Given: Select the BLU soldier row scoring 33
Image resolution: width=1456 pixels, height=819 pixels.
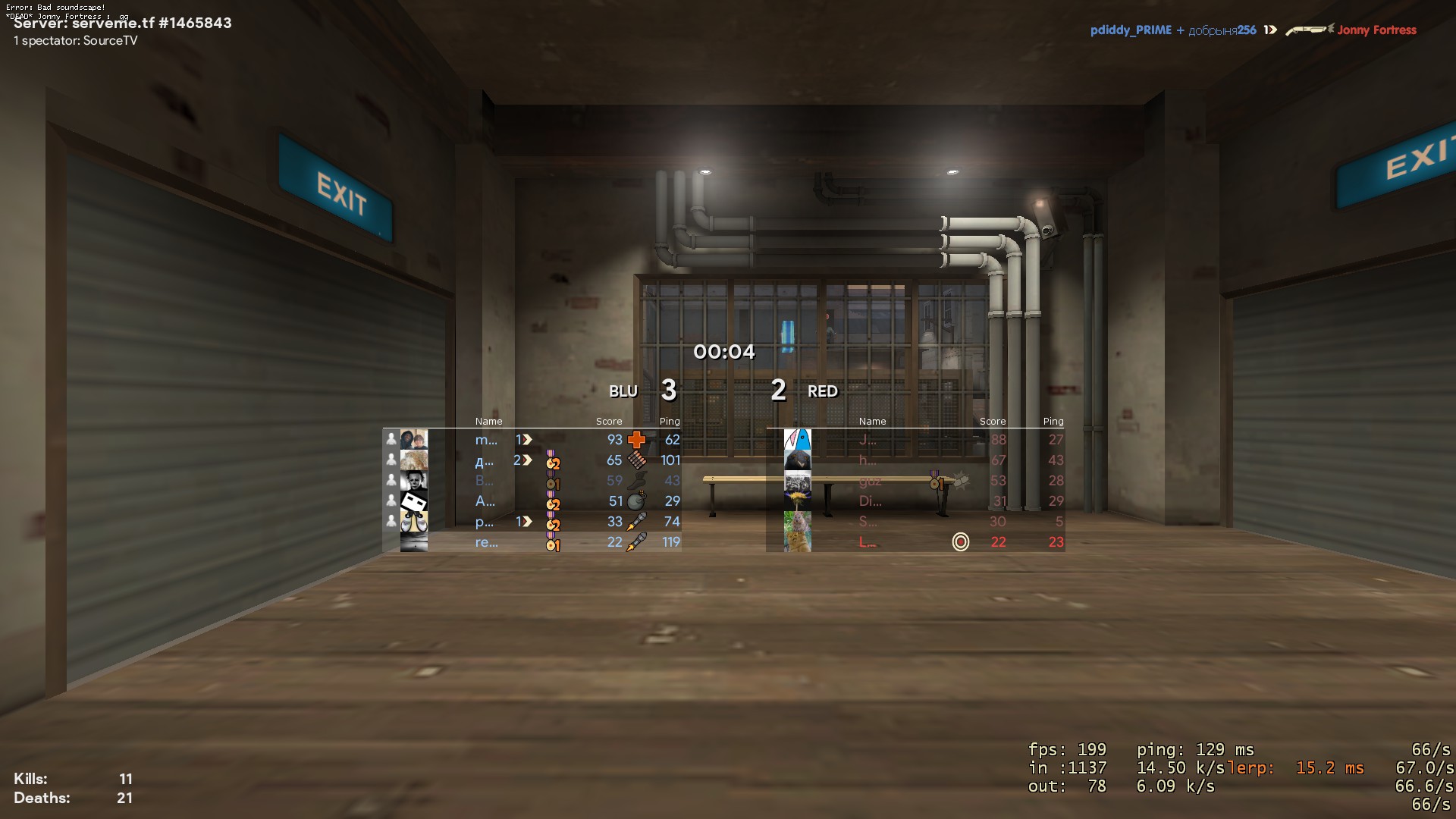Looking at the screenshot, I should click(531, 522).
